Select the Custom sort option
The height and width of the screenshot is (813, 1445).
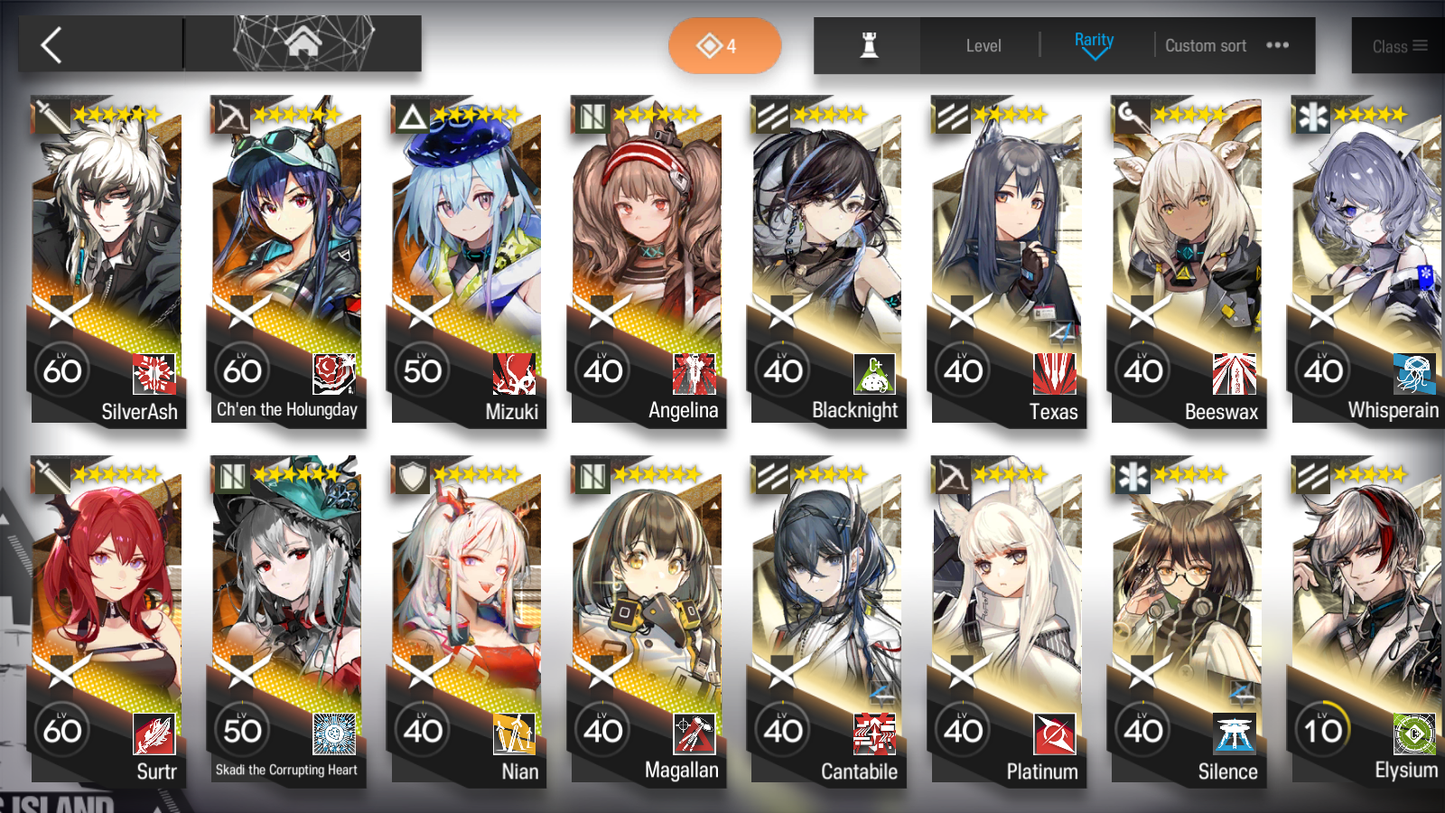coord(1205,45)
